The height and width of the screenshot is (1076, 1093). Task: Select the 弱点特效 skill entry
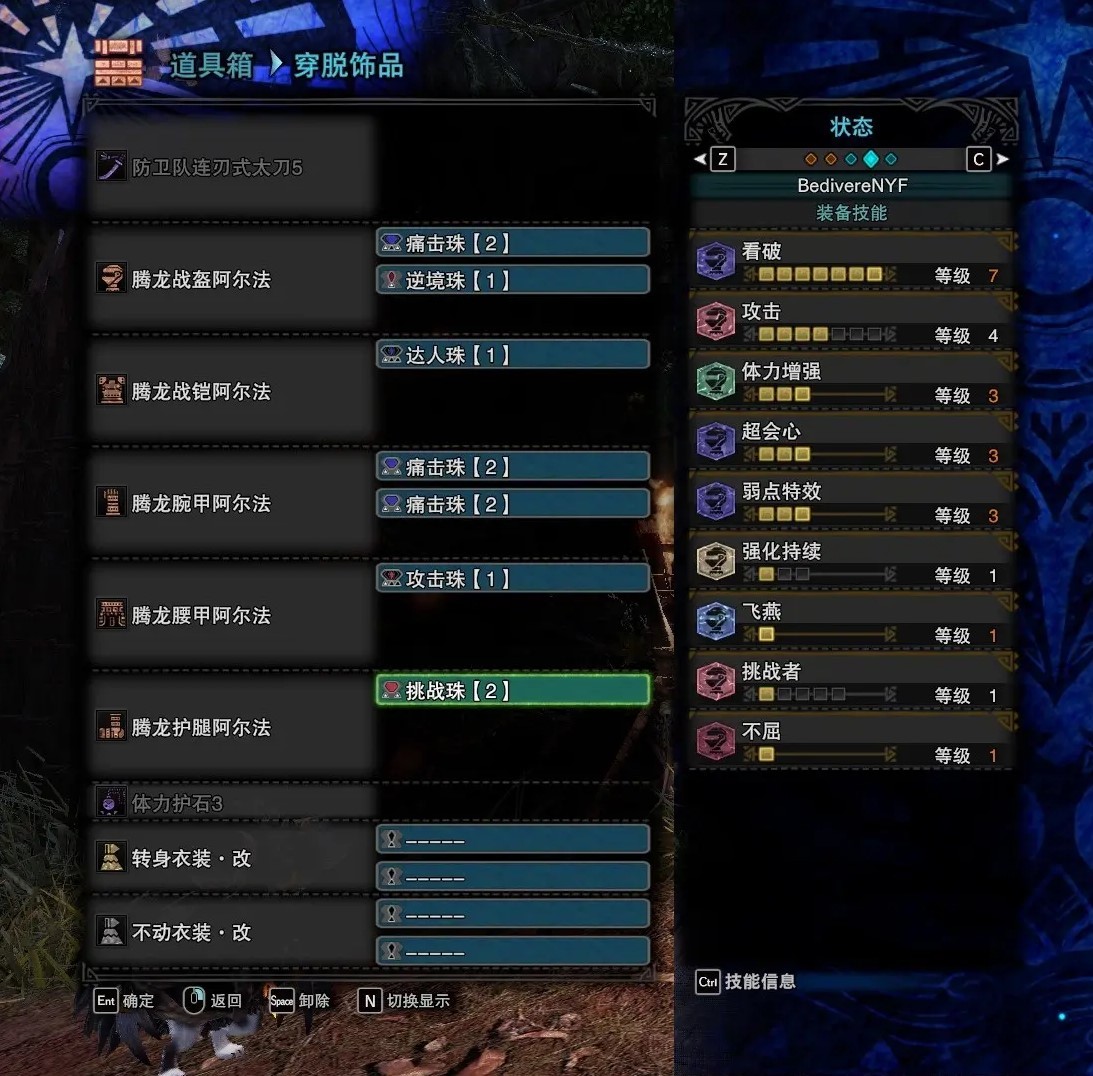pyautogui.click(x=852, y=502)
